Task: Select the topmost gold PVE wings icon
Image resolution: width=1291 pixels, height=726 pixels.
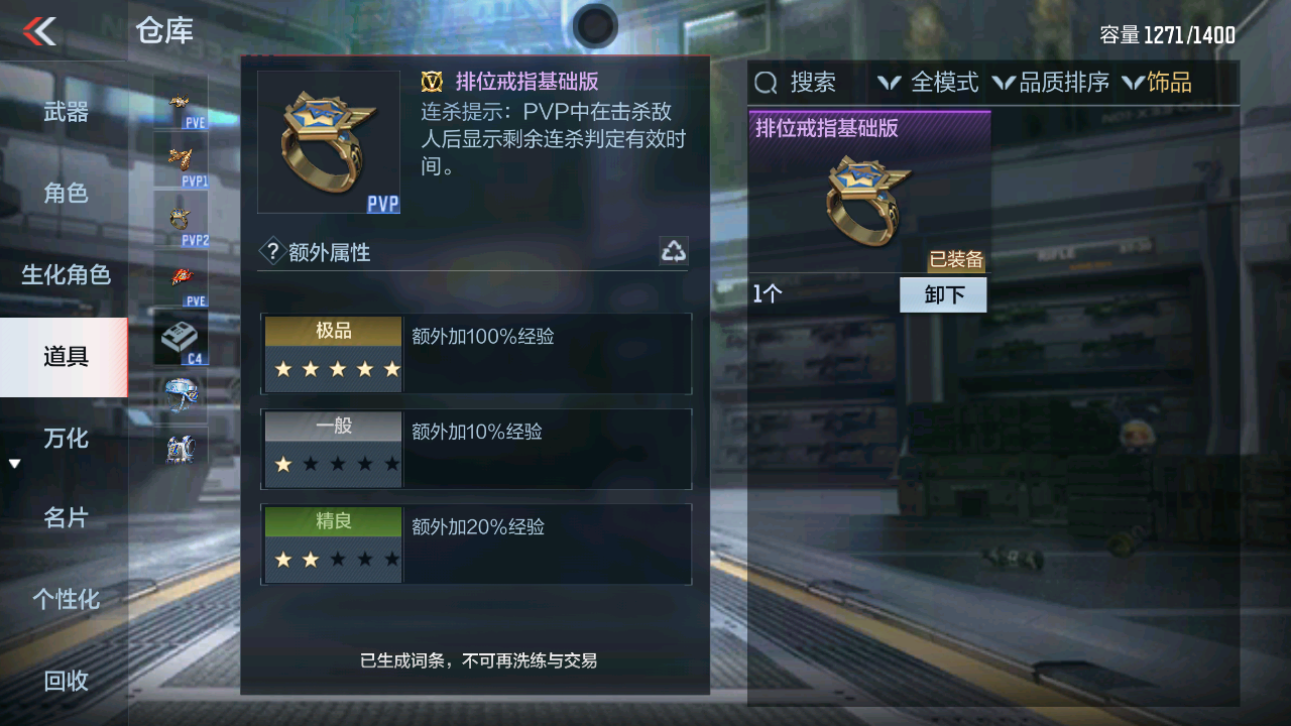Action: coord(180,100)
